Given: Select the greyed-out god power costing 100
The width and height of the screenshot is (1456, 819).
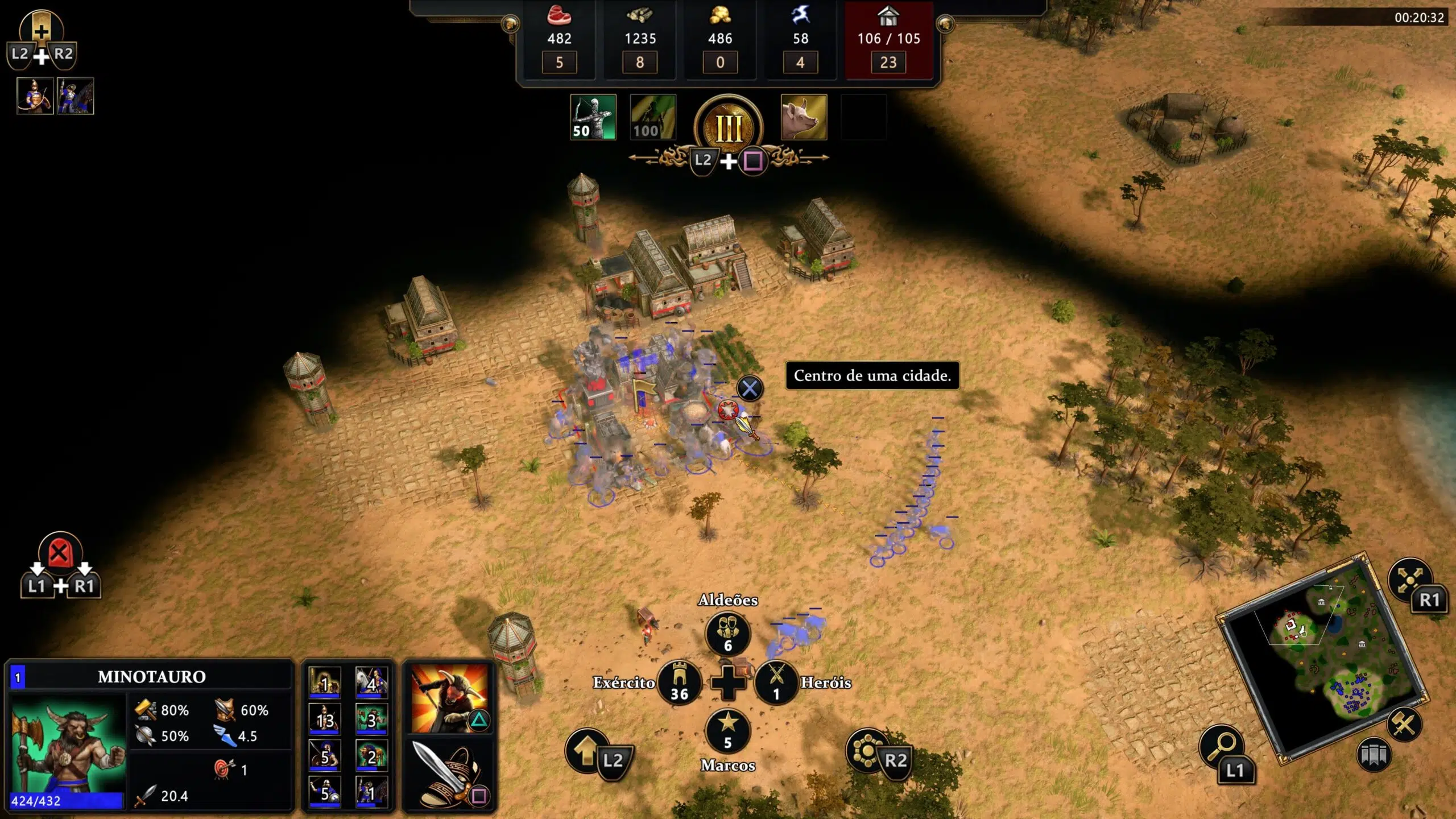Looking at the screenshot, I should pos(653,117).
